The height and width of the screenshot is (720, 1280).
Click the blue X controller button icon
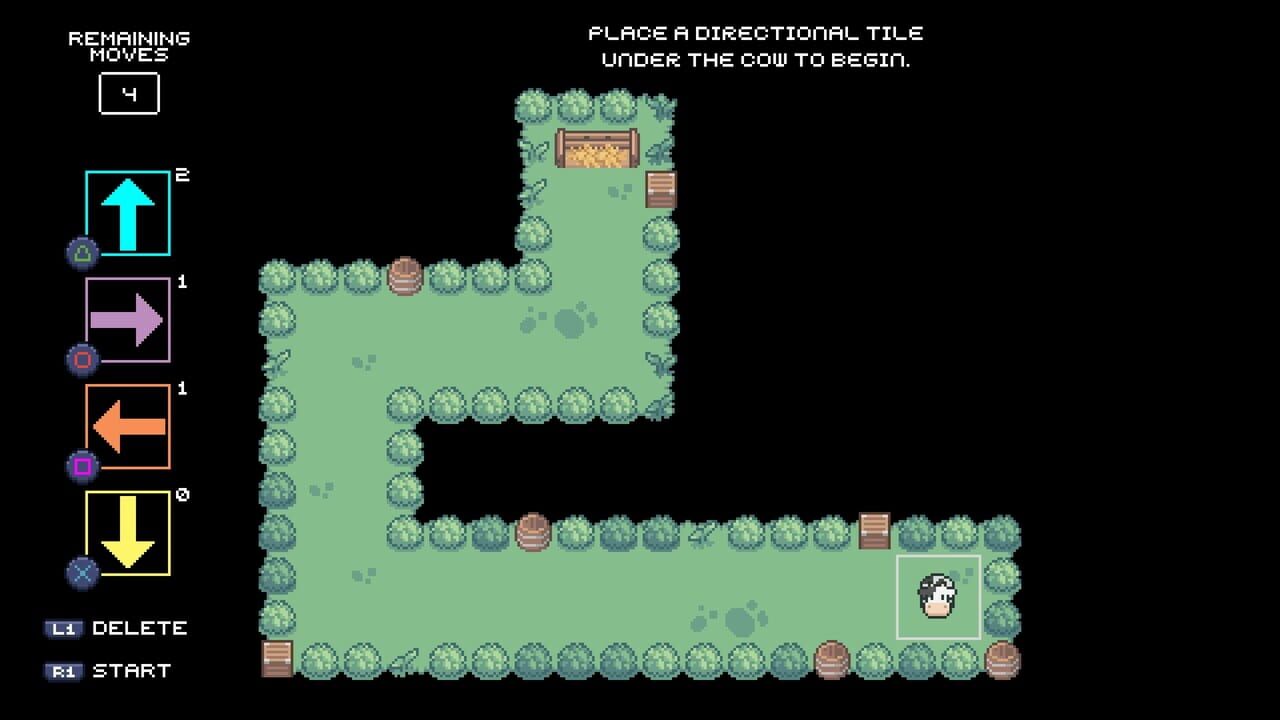tap(84, 570)
